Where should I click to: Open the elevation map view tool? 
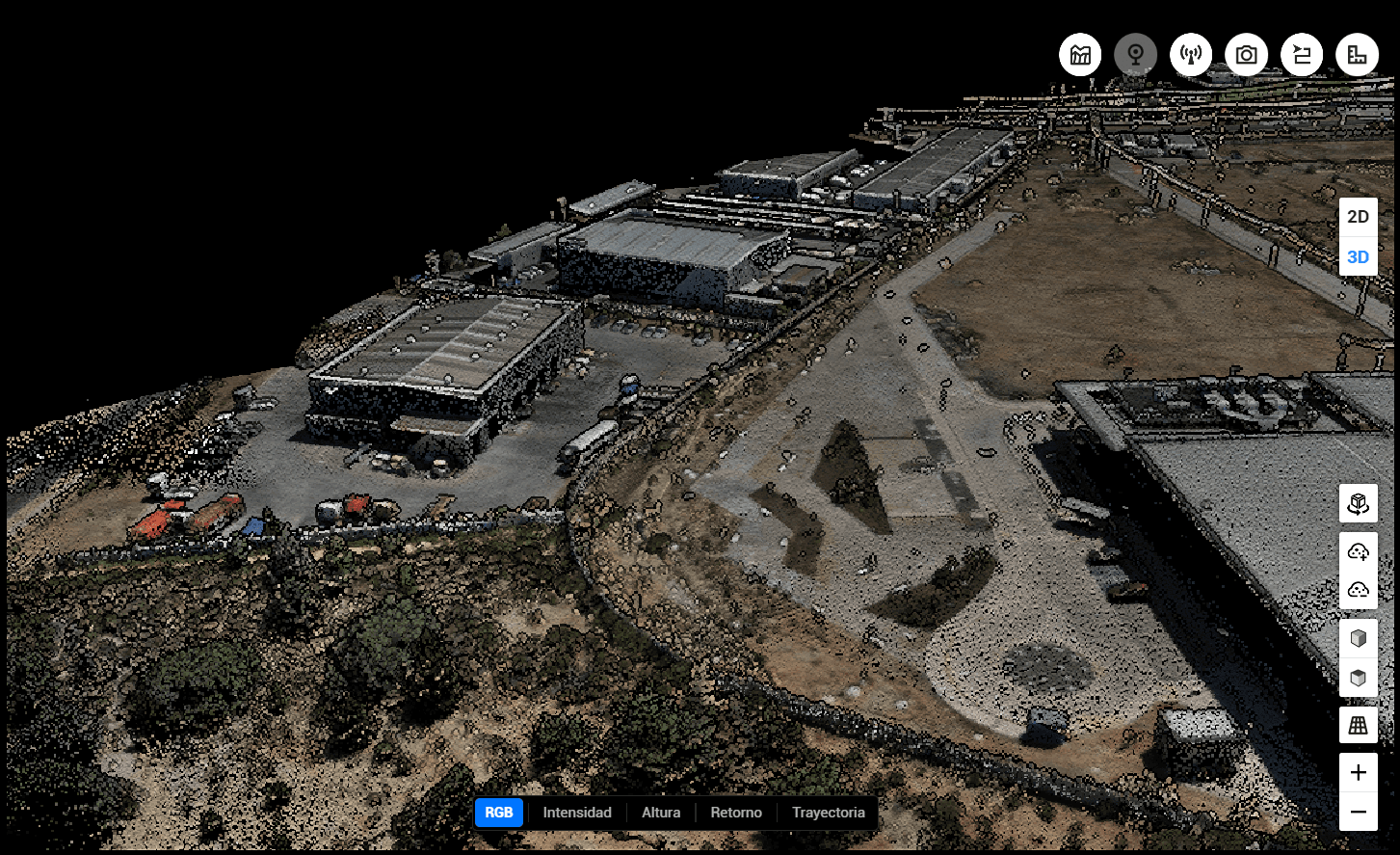(x=1079, y=55)
